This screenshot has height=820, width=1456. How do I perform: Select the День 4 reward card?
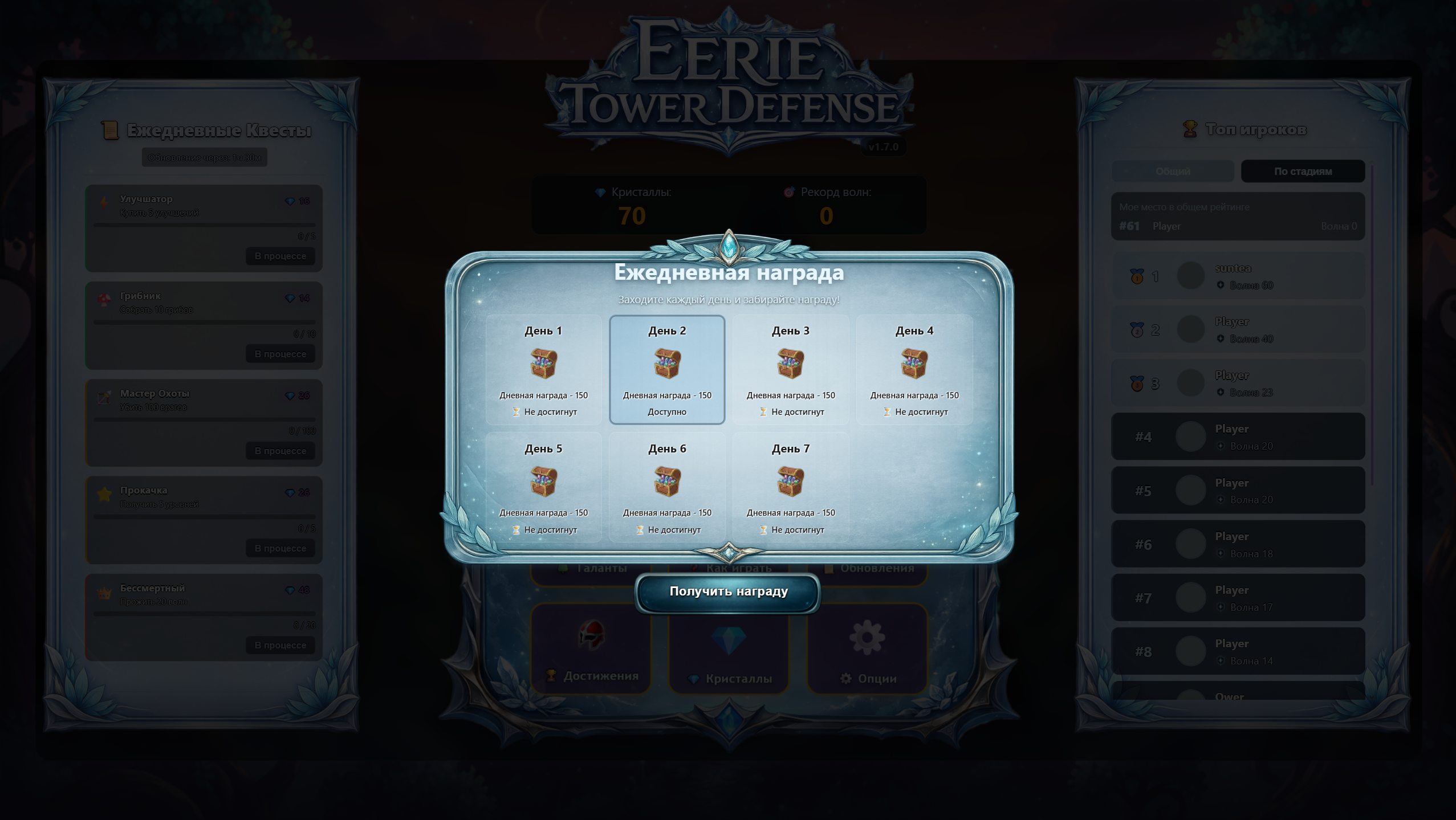914,370
